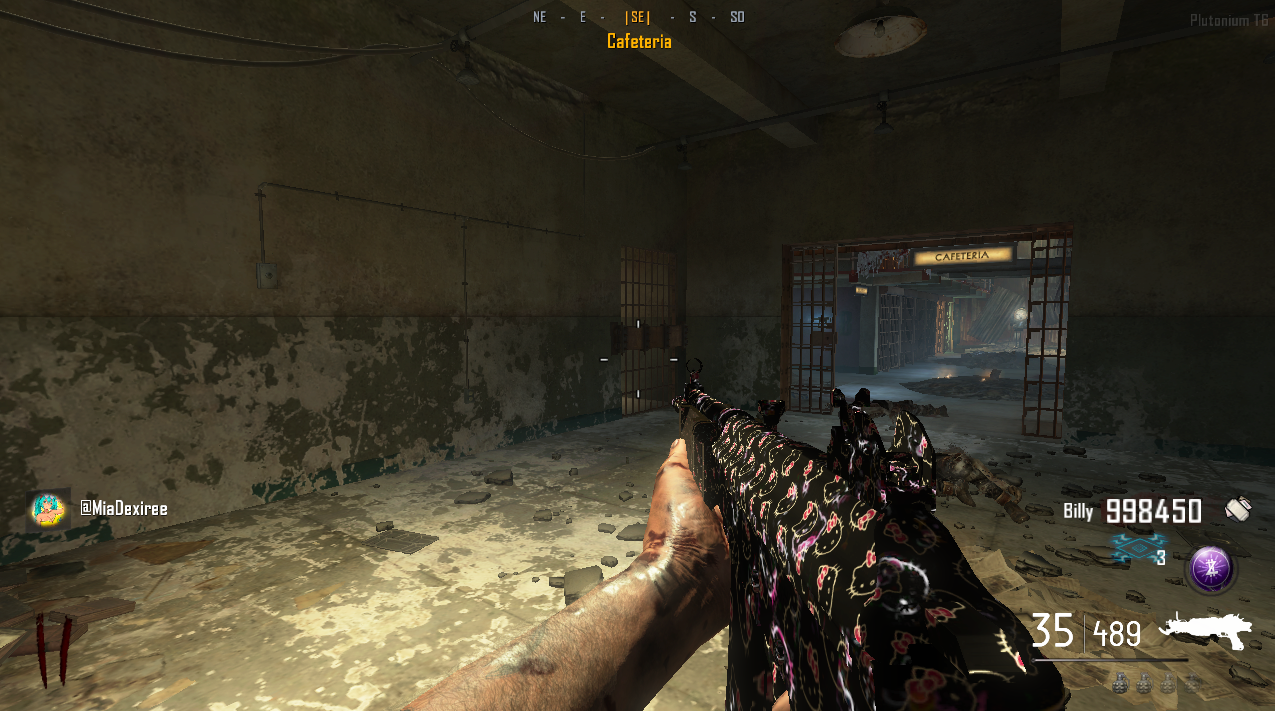This screenshot has height=711, width=1275.
Task: Click the red round tally marks
Action: click(x=53, y=649)
